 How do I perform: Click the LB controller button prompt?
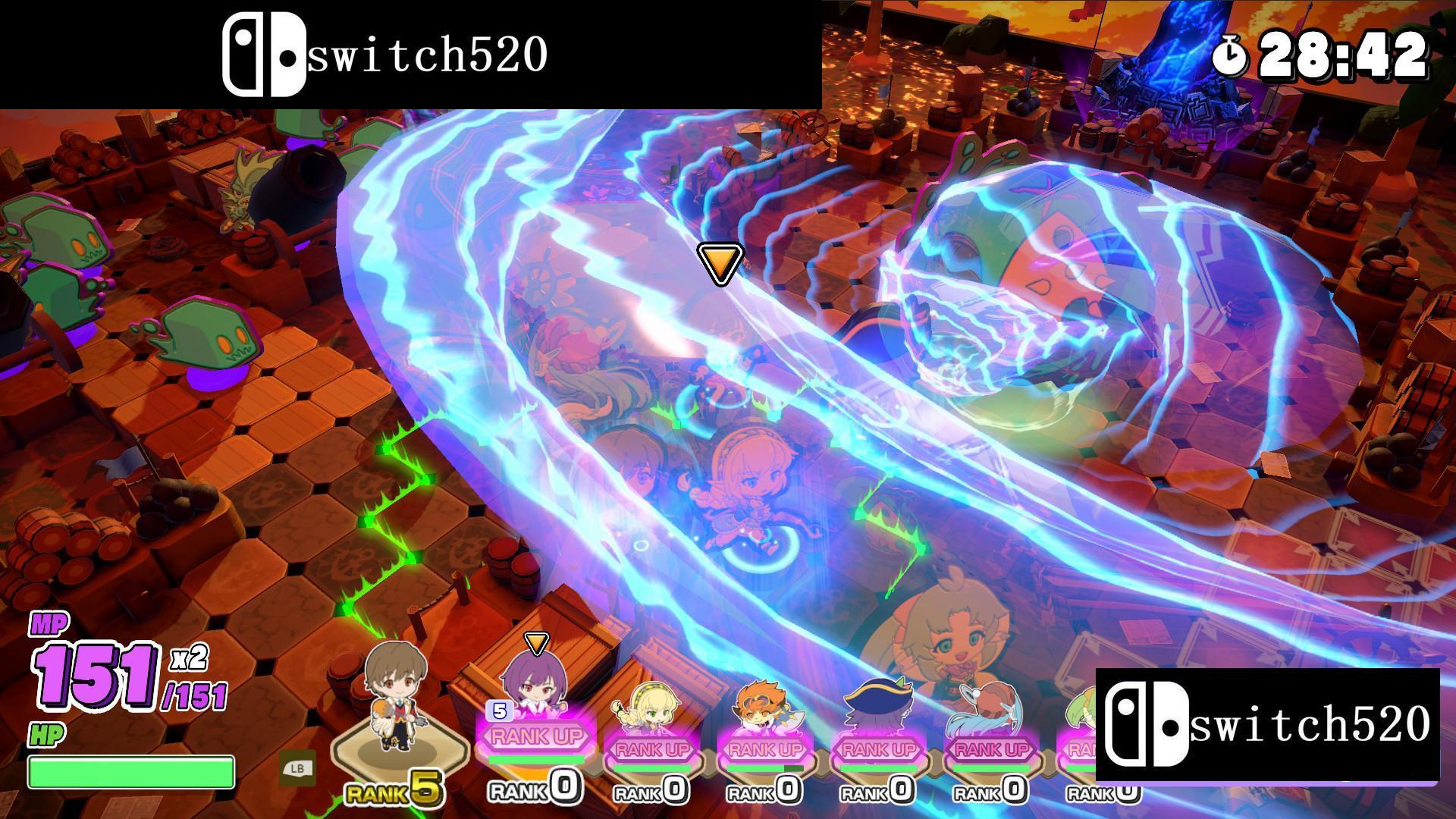tap(297, 768)
